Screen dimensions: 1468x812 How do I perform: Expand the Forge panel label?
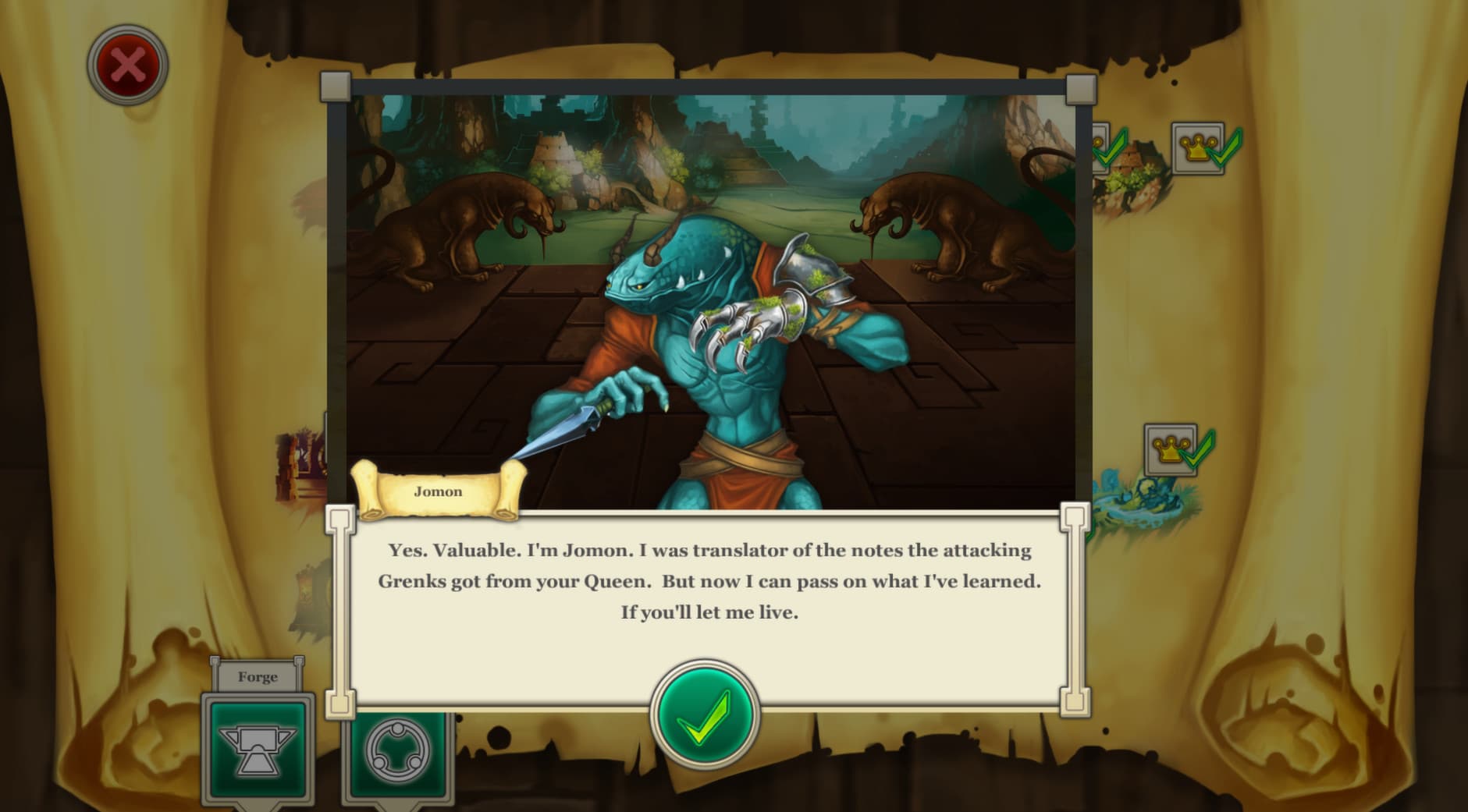(x=259, y=676)
